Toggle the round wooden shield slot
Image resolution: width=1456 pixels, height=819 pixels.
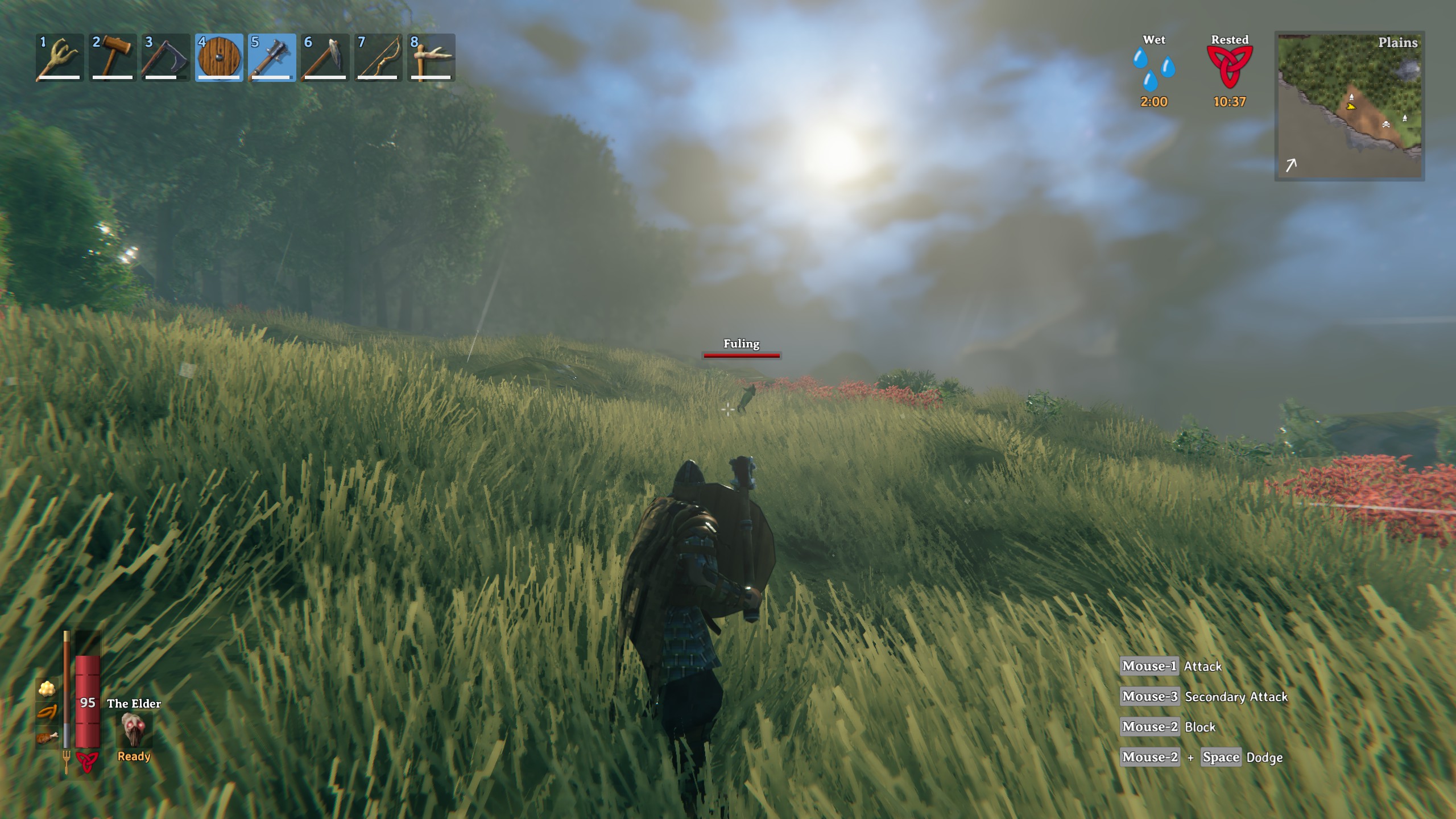(x=219, y=58)
